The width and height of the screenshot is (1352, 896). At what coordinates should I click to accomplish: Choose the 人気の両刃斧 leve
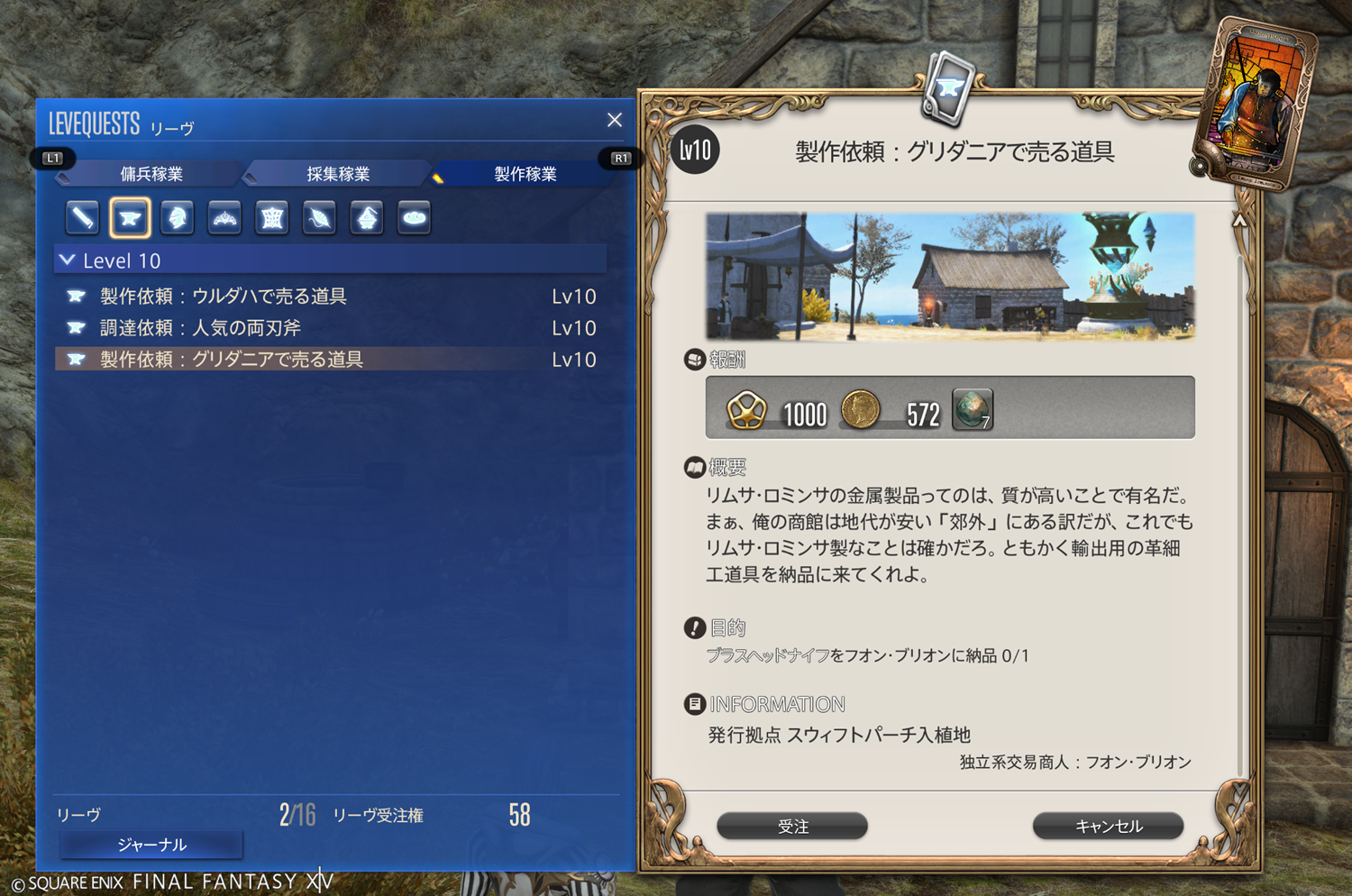[200, 328]
